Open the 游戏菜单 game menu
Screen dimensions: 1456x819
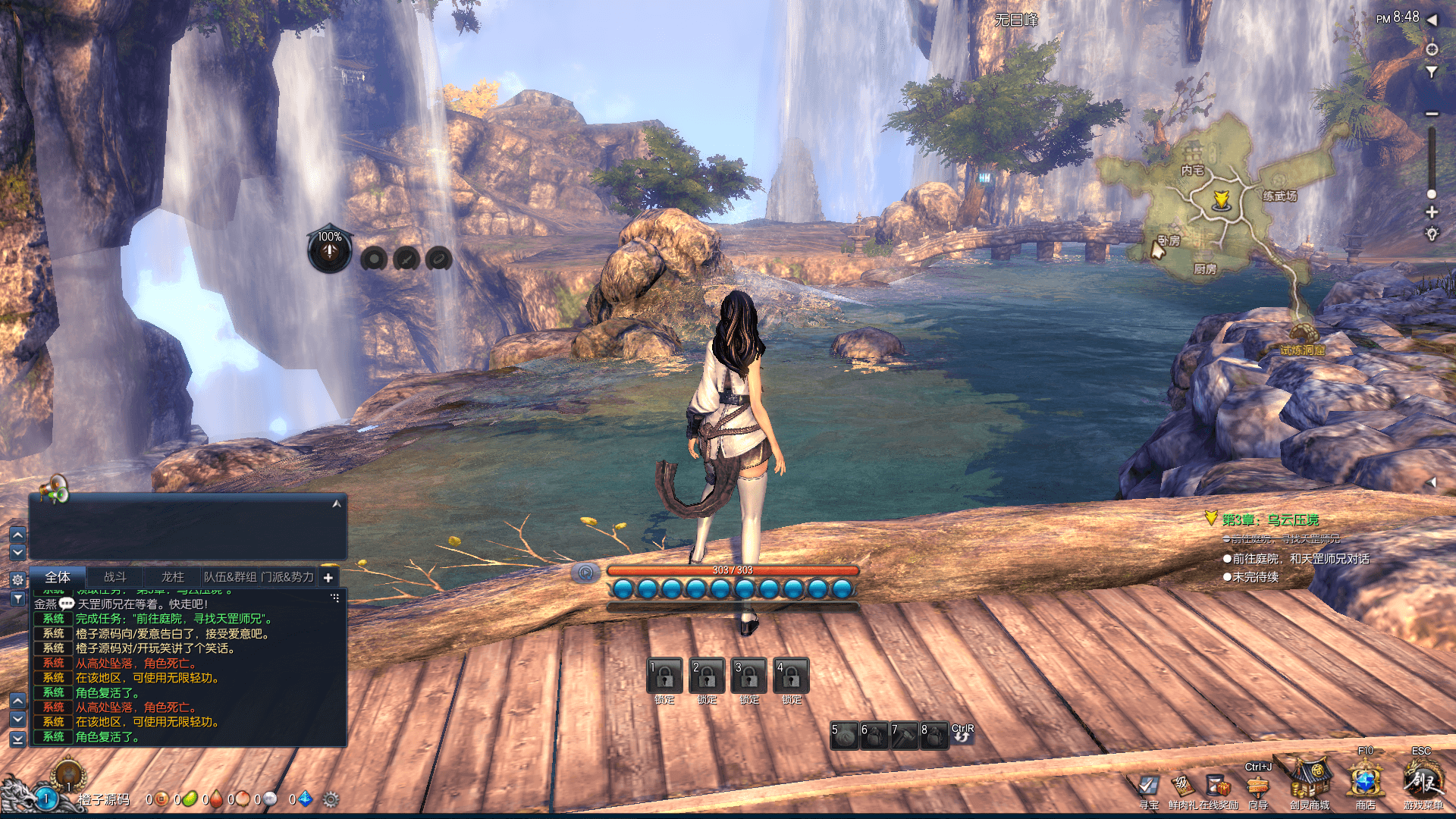(x=1423, y=781)
